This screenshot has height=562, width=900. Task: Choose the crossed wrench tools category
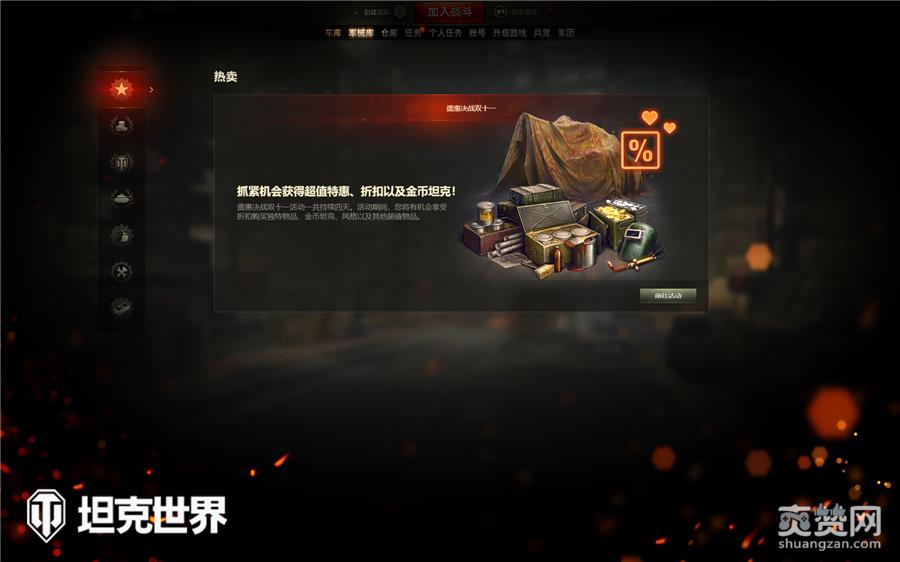(x=121, y=271)
